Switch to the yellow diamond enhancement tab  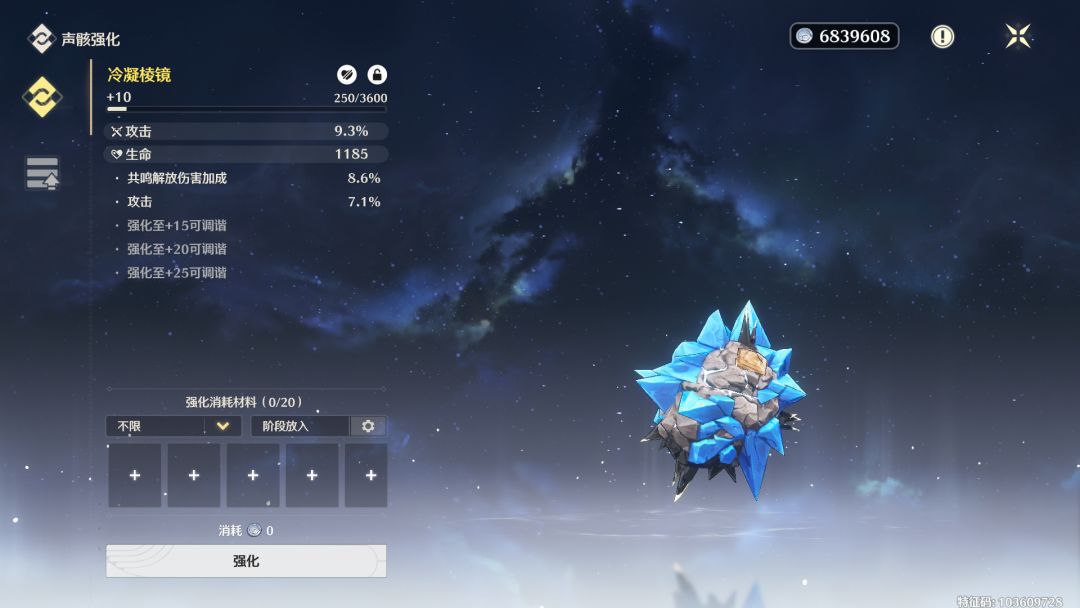[x=43, y=97]
